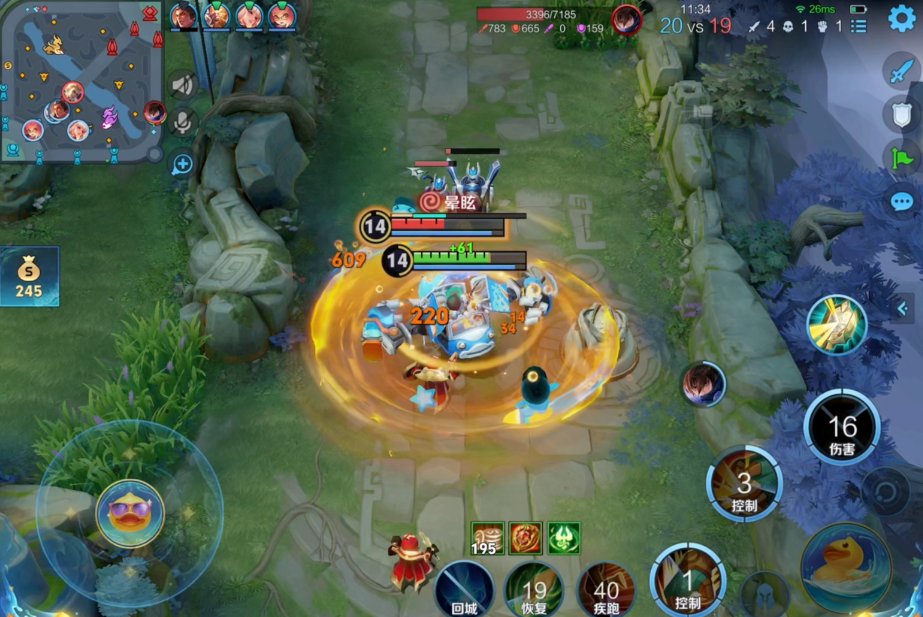
Task: Tap the minimap in the corner
Action: coord(82,81)
